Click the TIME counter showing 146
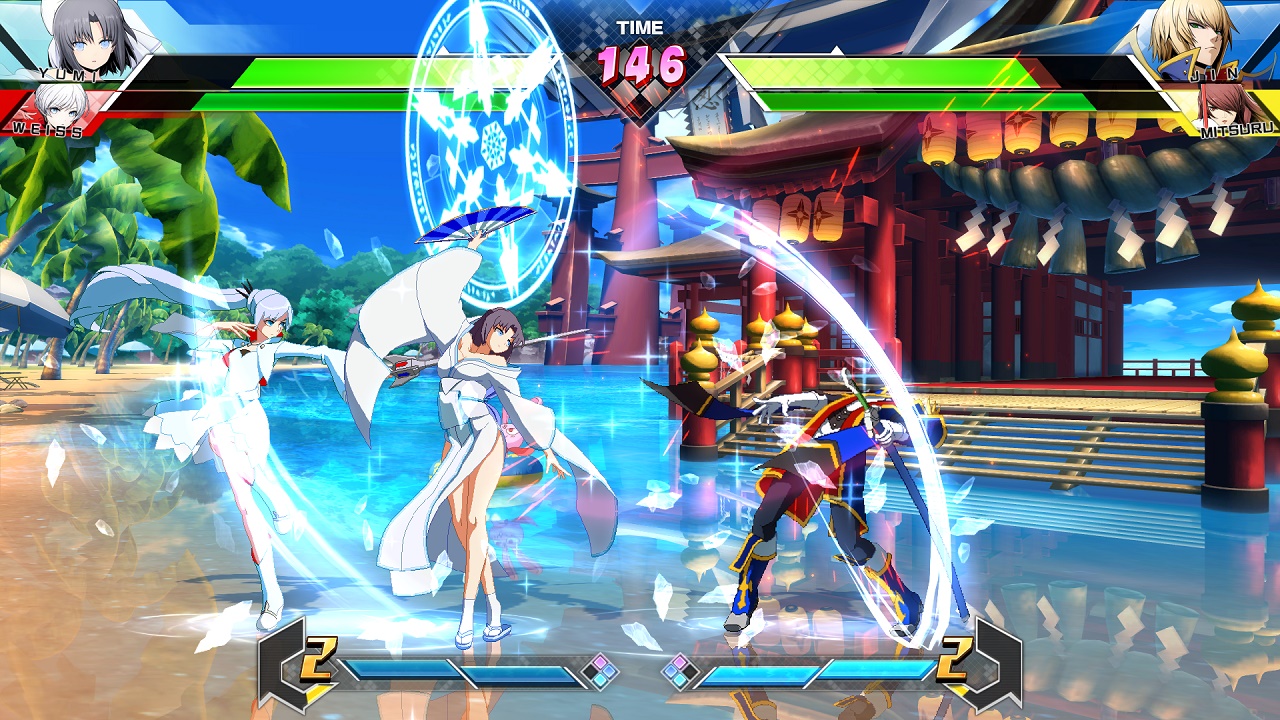 coord(640,62)
